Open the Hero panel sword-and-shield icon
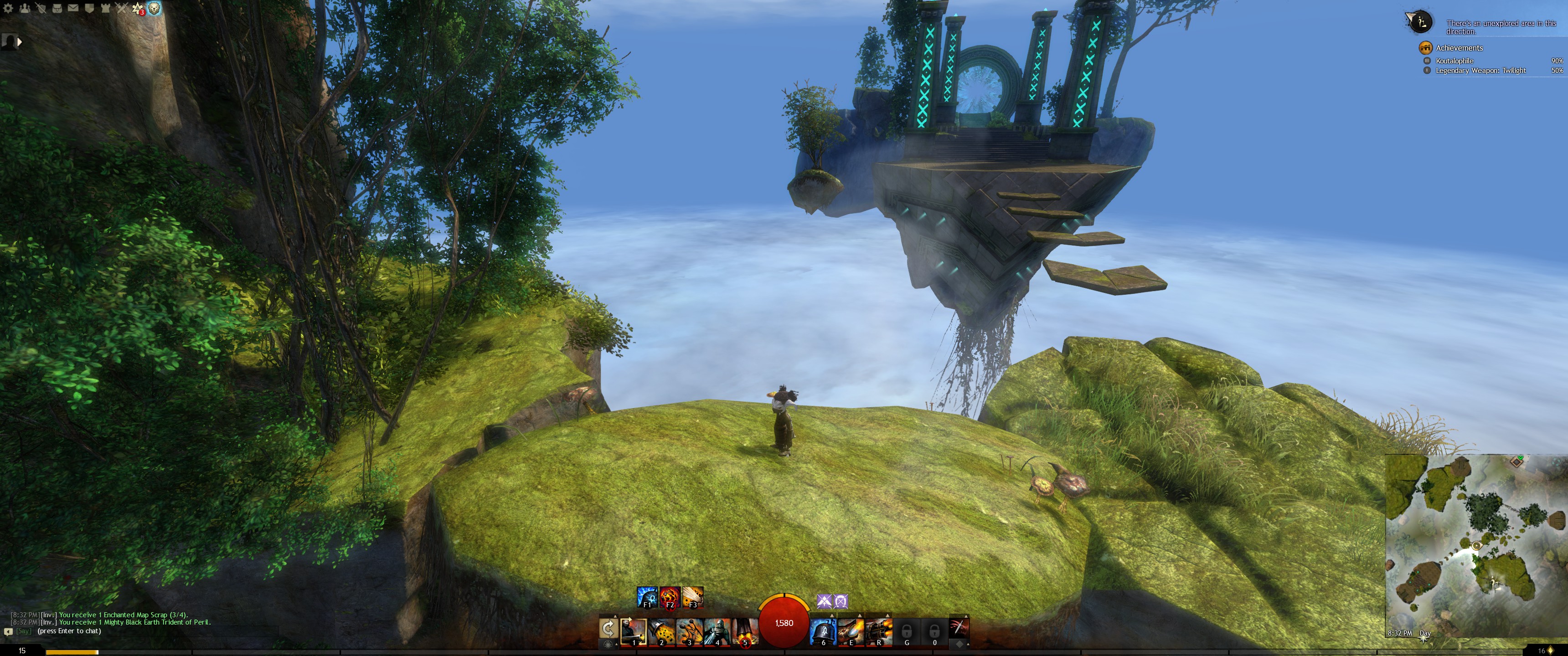The width and height of the screenshot is (1568, 656). click(41, 8)
